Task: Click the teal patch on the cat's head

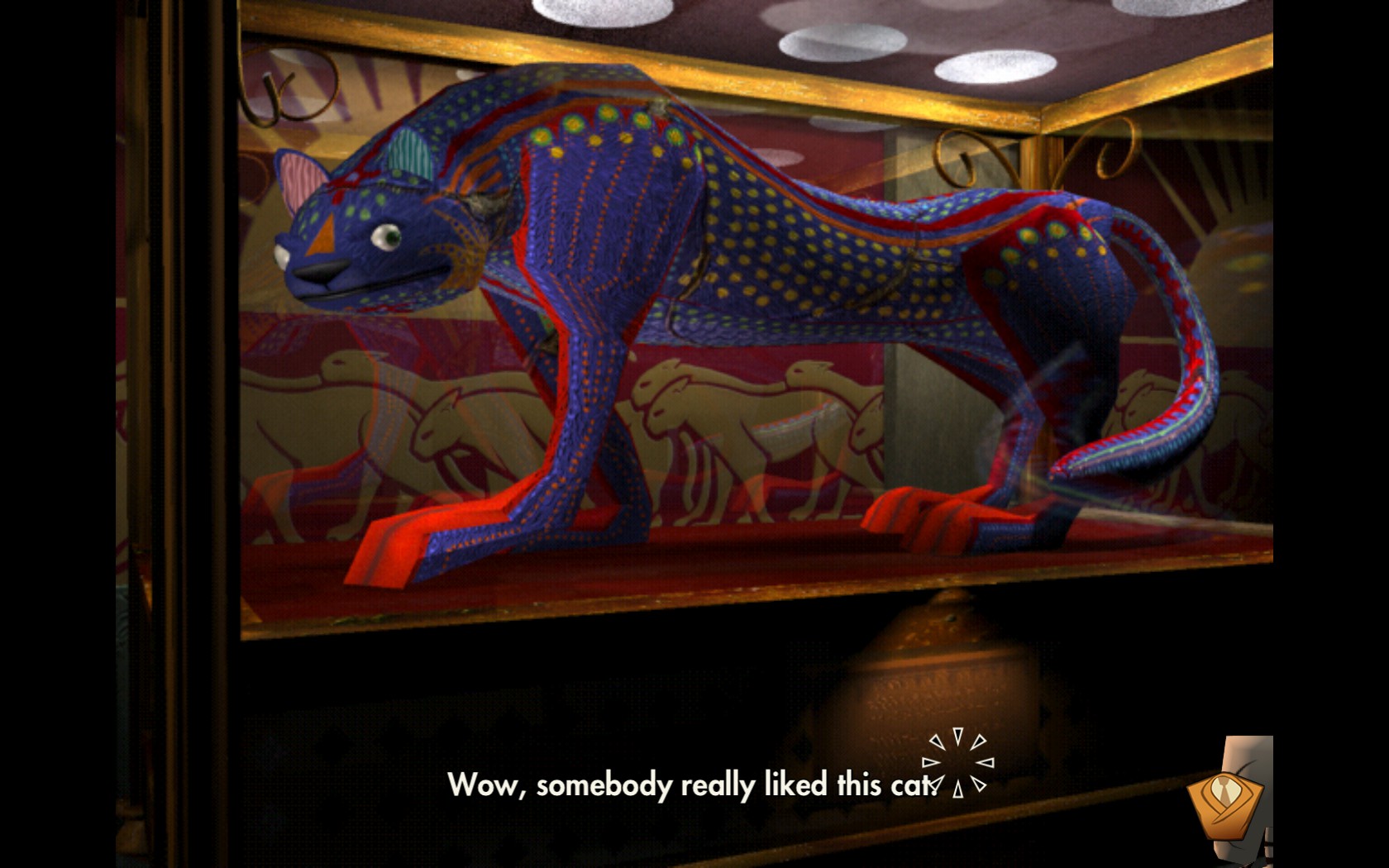Action: click(x=410, y=153)
